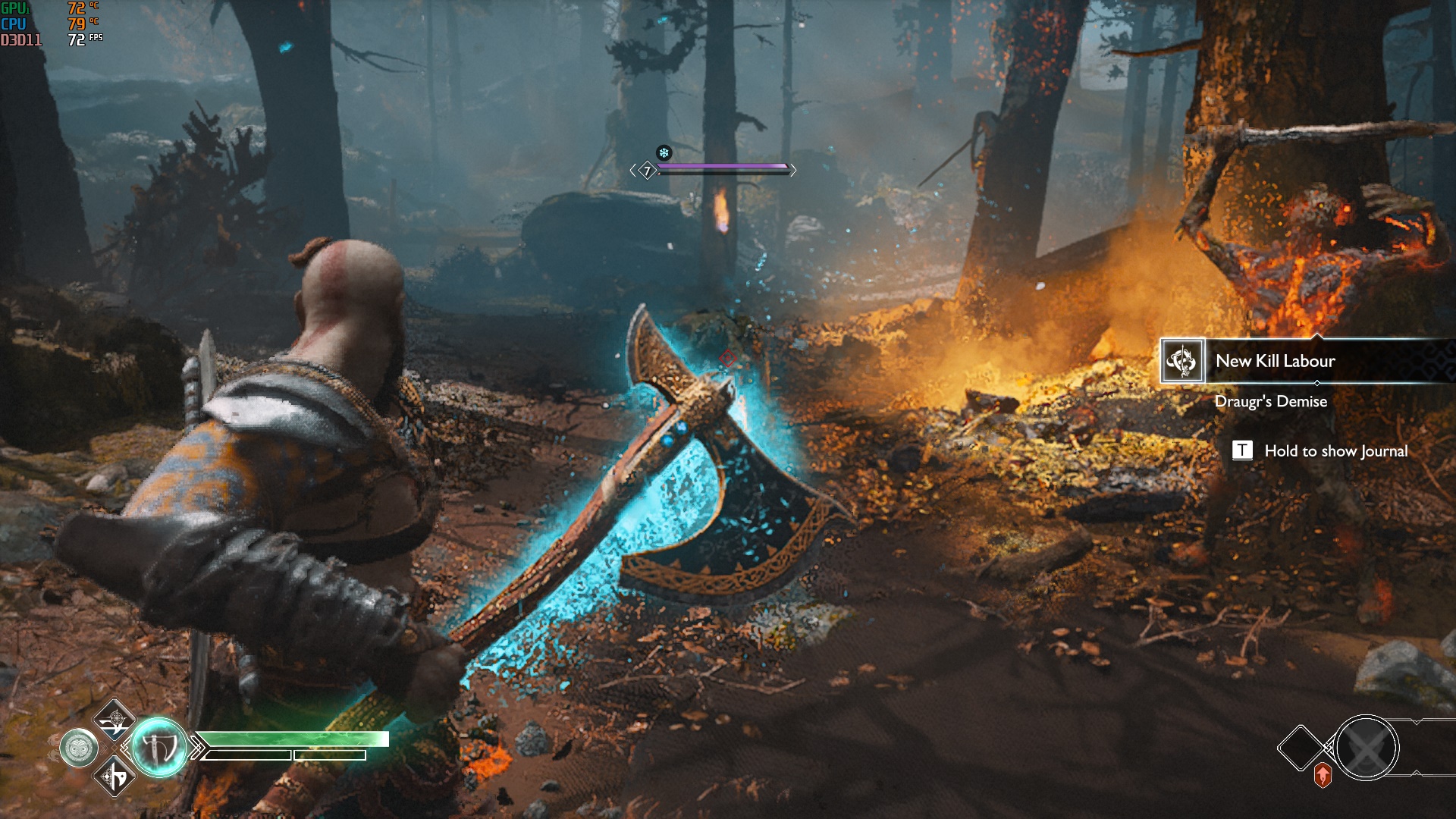
Task: Click the Kill Labour emblem icon
Action: coord(1182,361)
